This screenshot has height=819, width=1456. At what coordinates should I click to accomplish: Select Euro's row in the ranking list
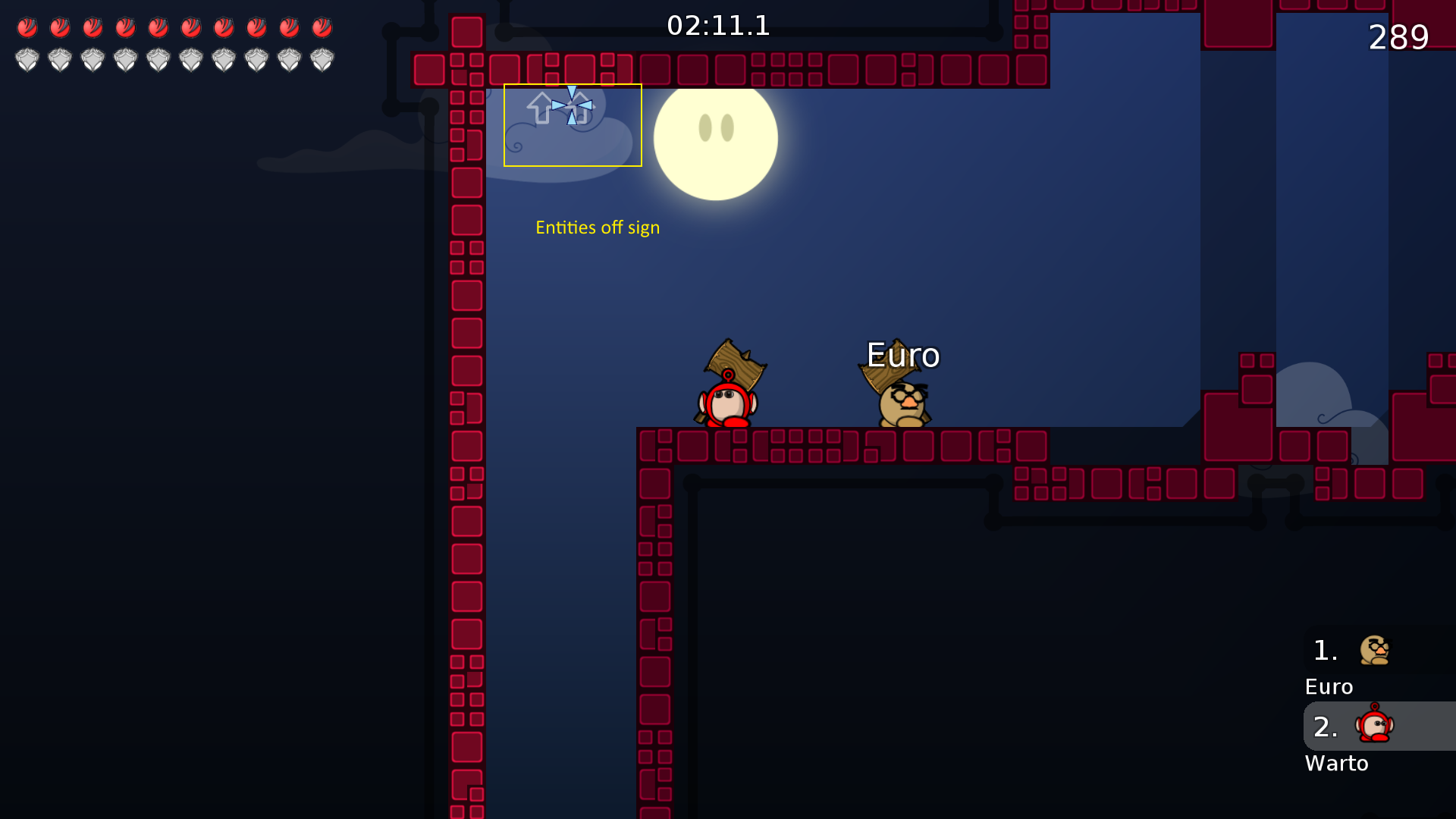click(1376, 651)
